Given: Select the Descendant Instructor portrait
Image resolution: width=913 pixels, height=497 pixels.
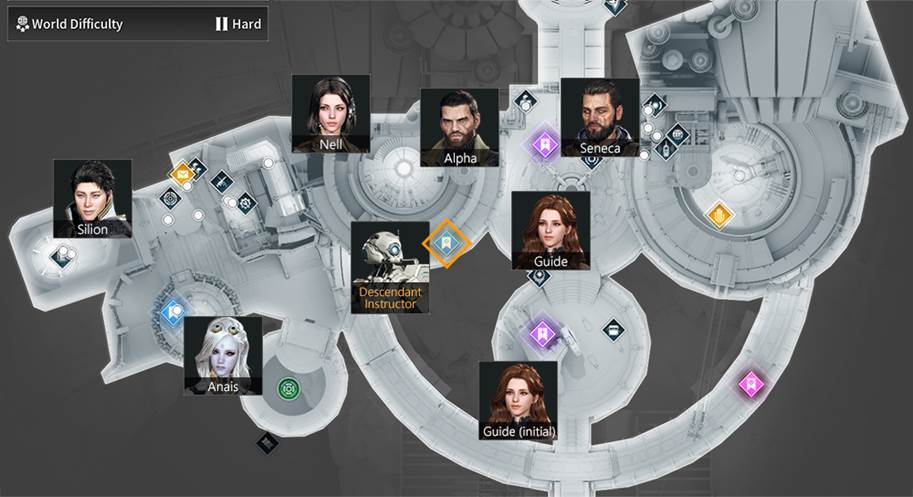Looking at the screenshot, I should pyautogui.click(x=390, y=266).
